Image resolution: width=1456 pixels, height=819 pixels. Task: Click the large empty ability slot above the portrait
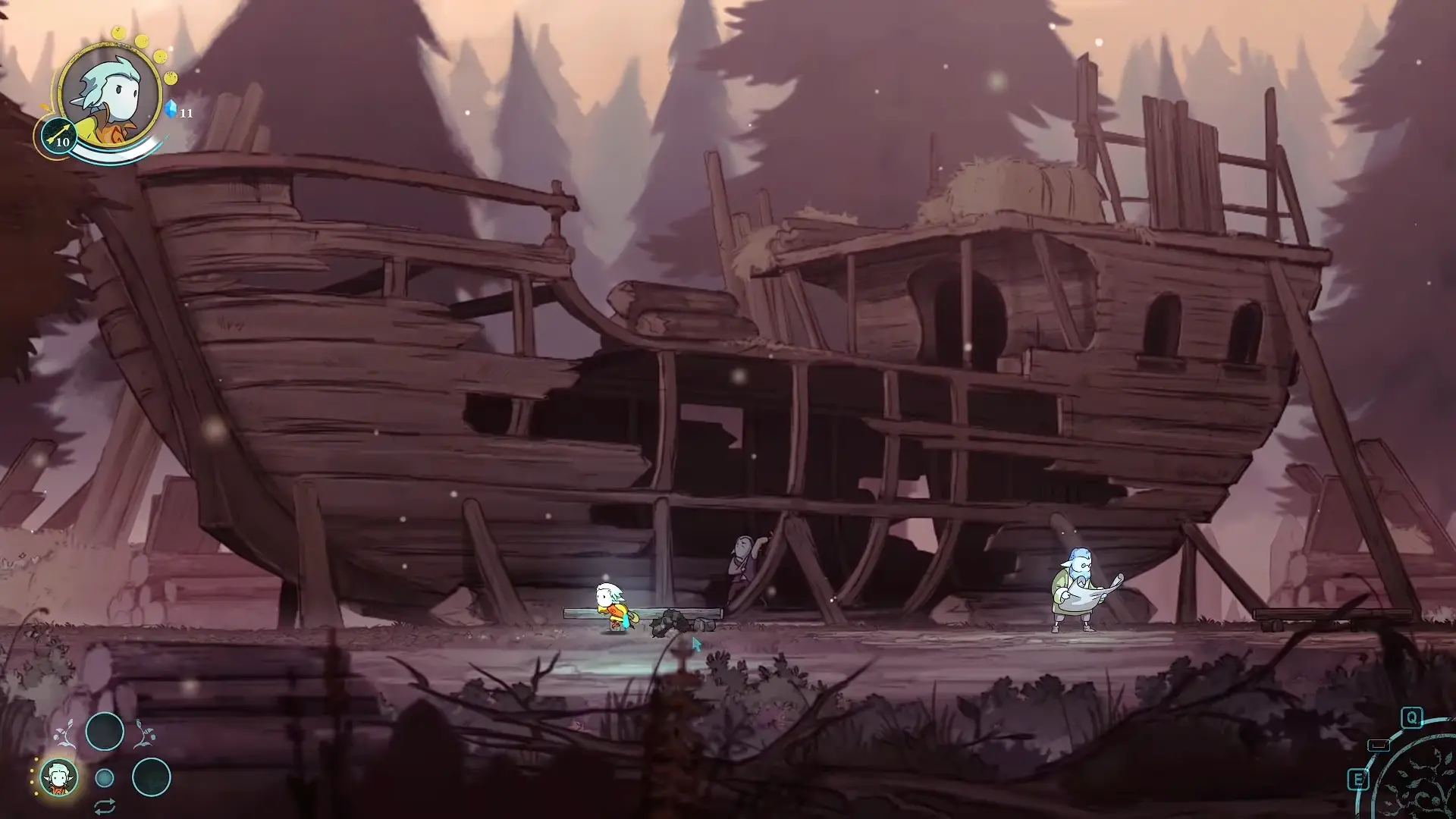104,731
